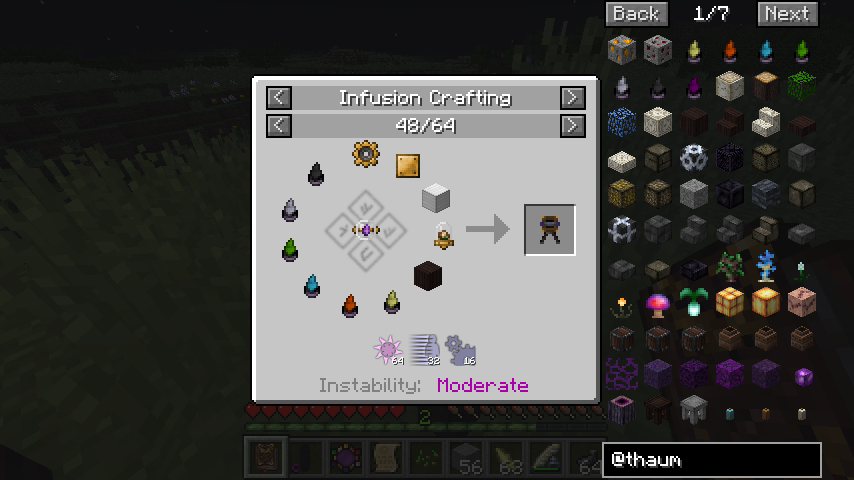
Task: Select the blue shard in the recipe ring
Action: click(312, 286)
